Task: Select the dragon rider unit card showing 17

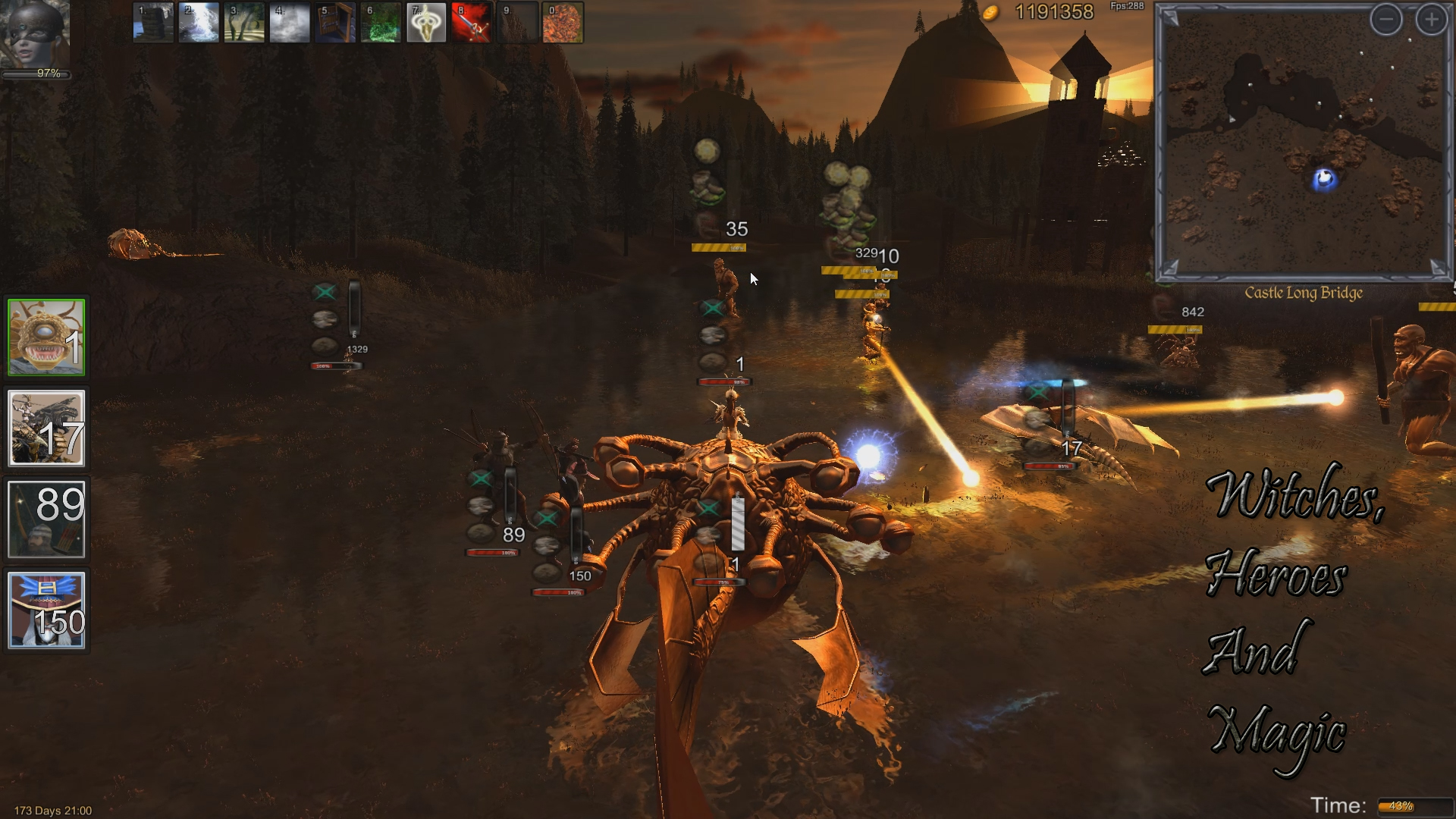Action: pos(46,428)
